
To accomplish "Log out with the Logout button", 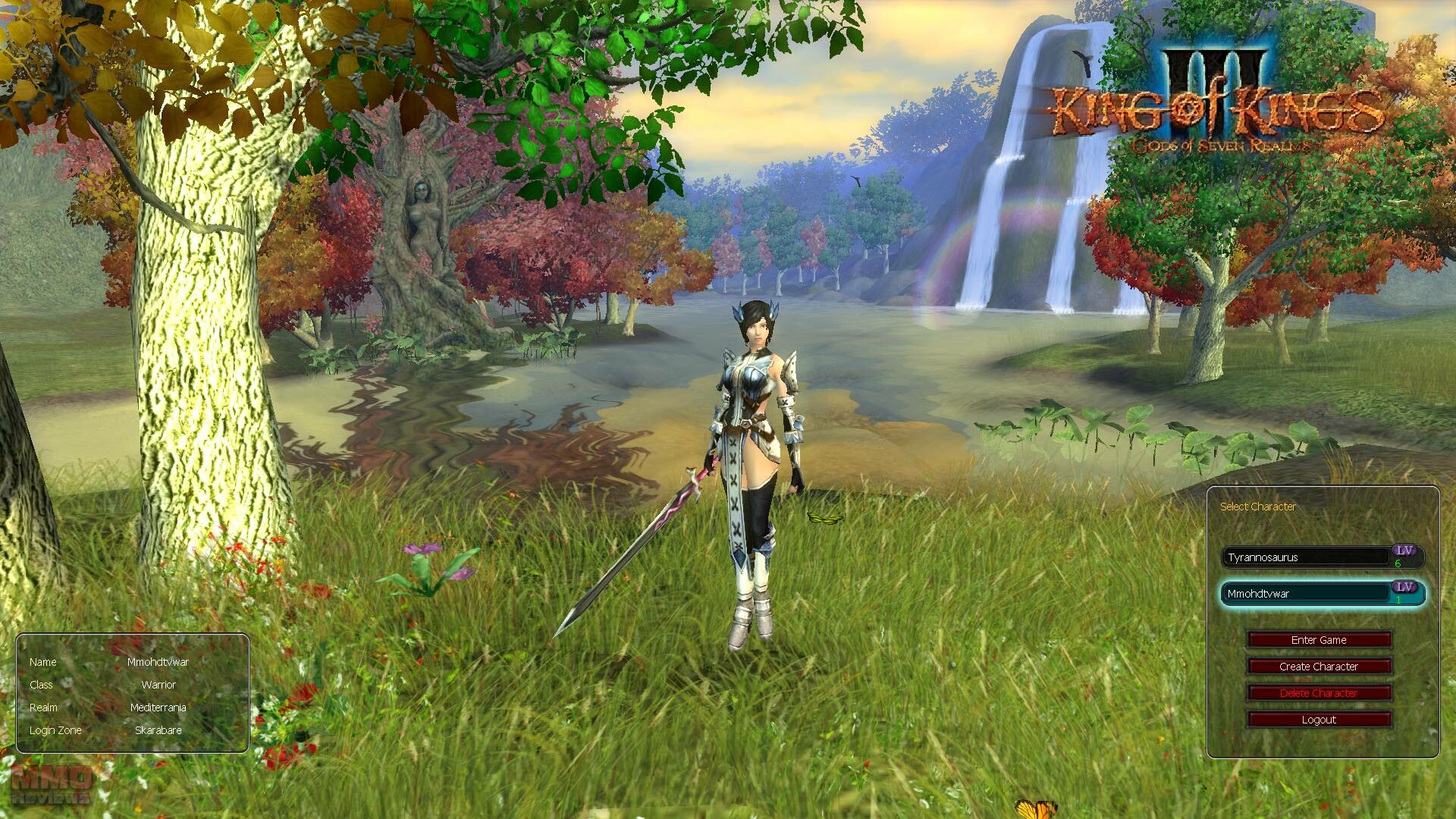I will tap(1319, 720).
